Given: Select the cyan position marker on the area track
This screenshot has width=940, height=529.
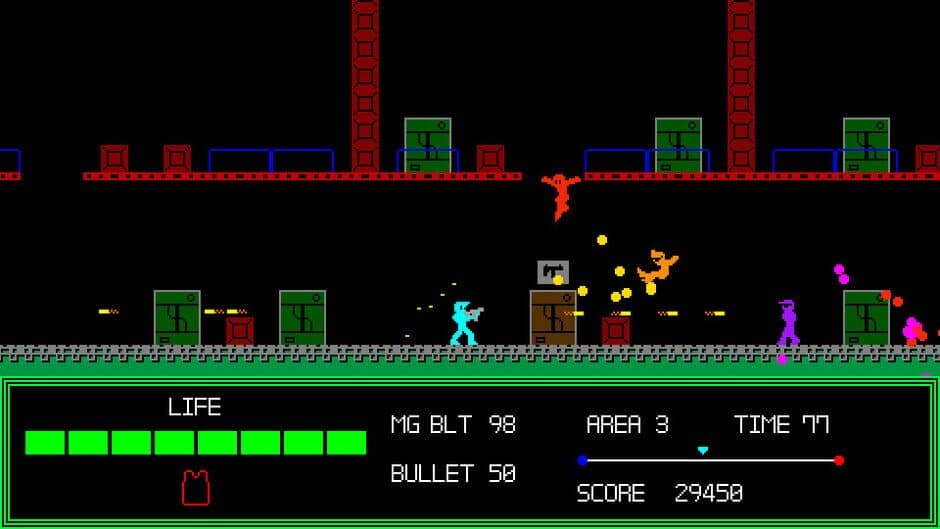Looking at the screenshot, I should coord(702,451).
